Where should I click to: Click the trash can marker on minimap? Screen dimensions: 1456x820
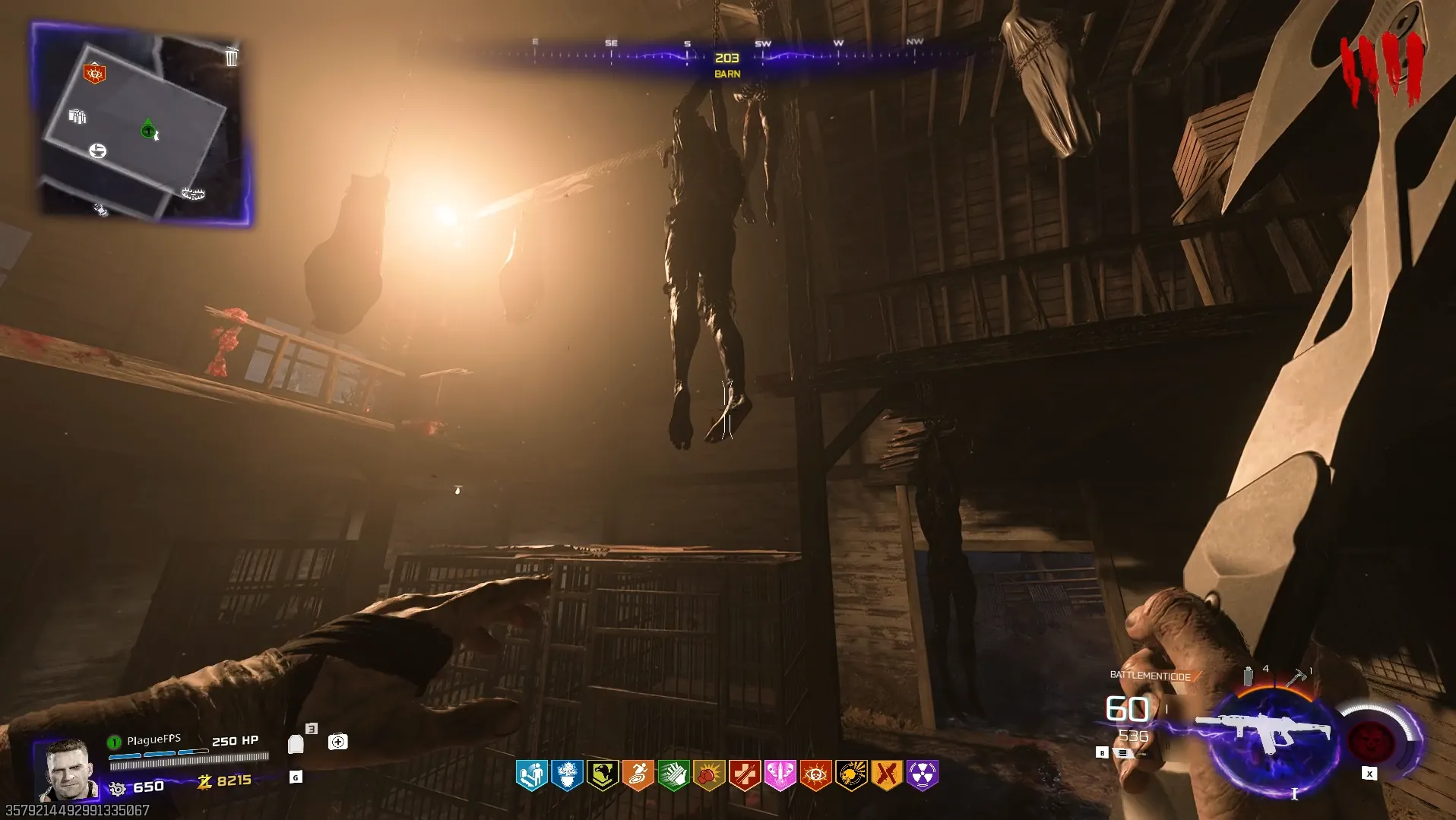coord(232,57)
